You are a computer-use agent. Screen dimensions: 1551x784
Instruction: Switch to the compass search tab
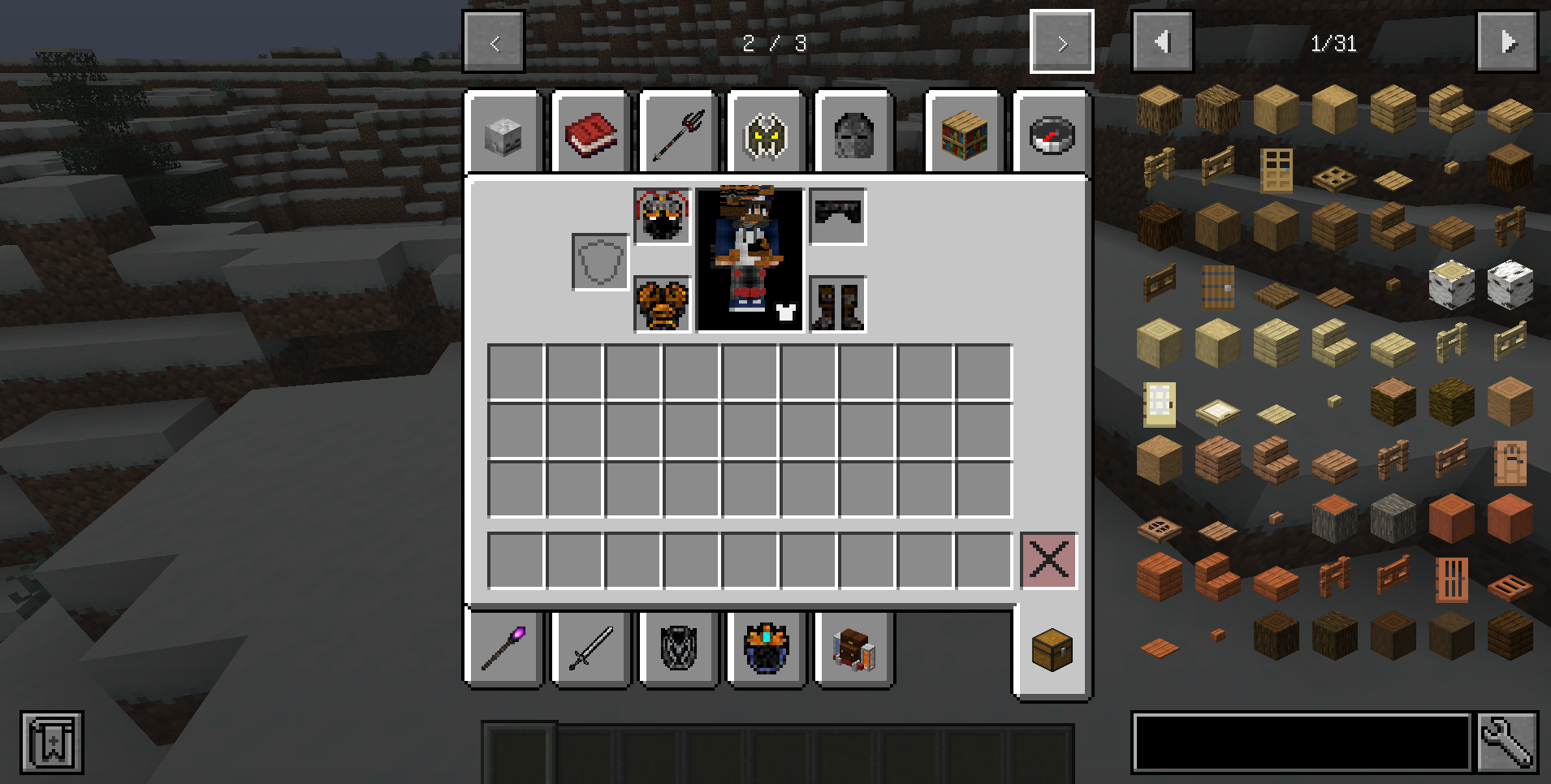pyautogui.click(x=1052, y=135)
